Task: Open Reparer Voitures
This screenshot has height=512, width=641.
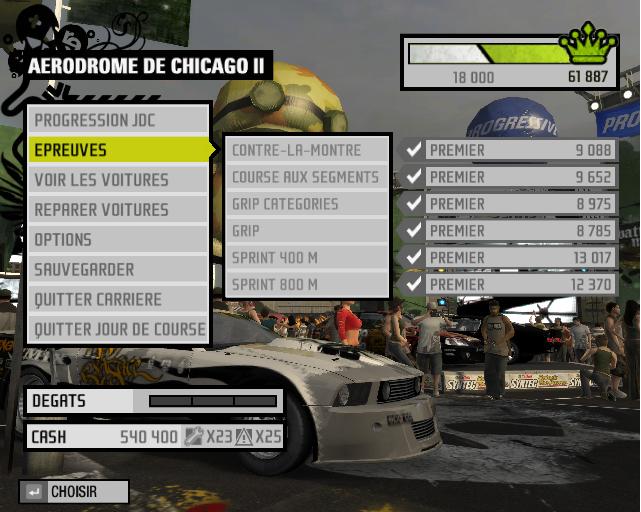Action: click(118, 210)
